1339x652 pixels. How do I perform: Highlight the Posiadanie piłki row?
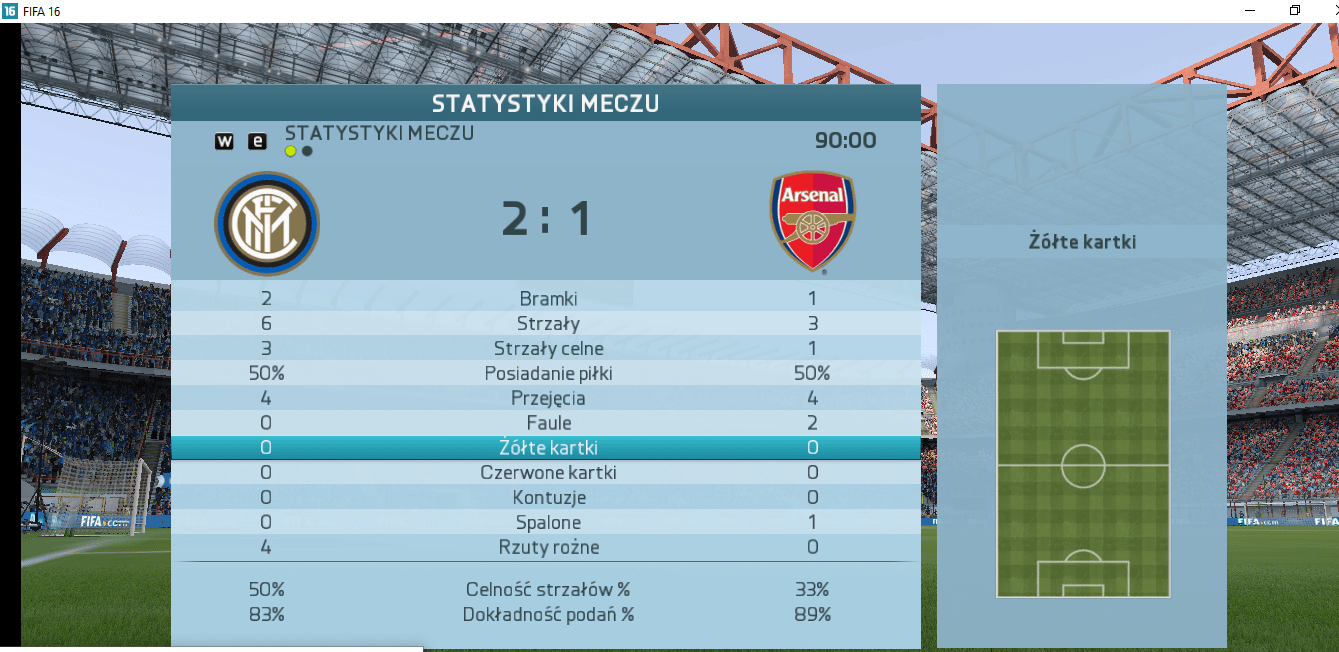point(548,373)
